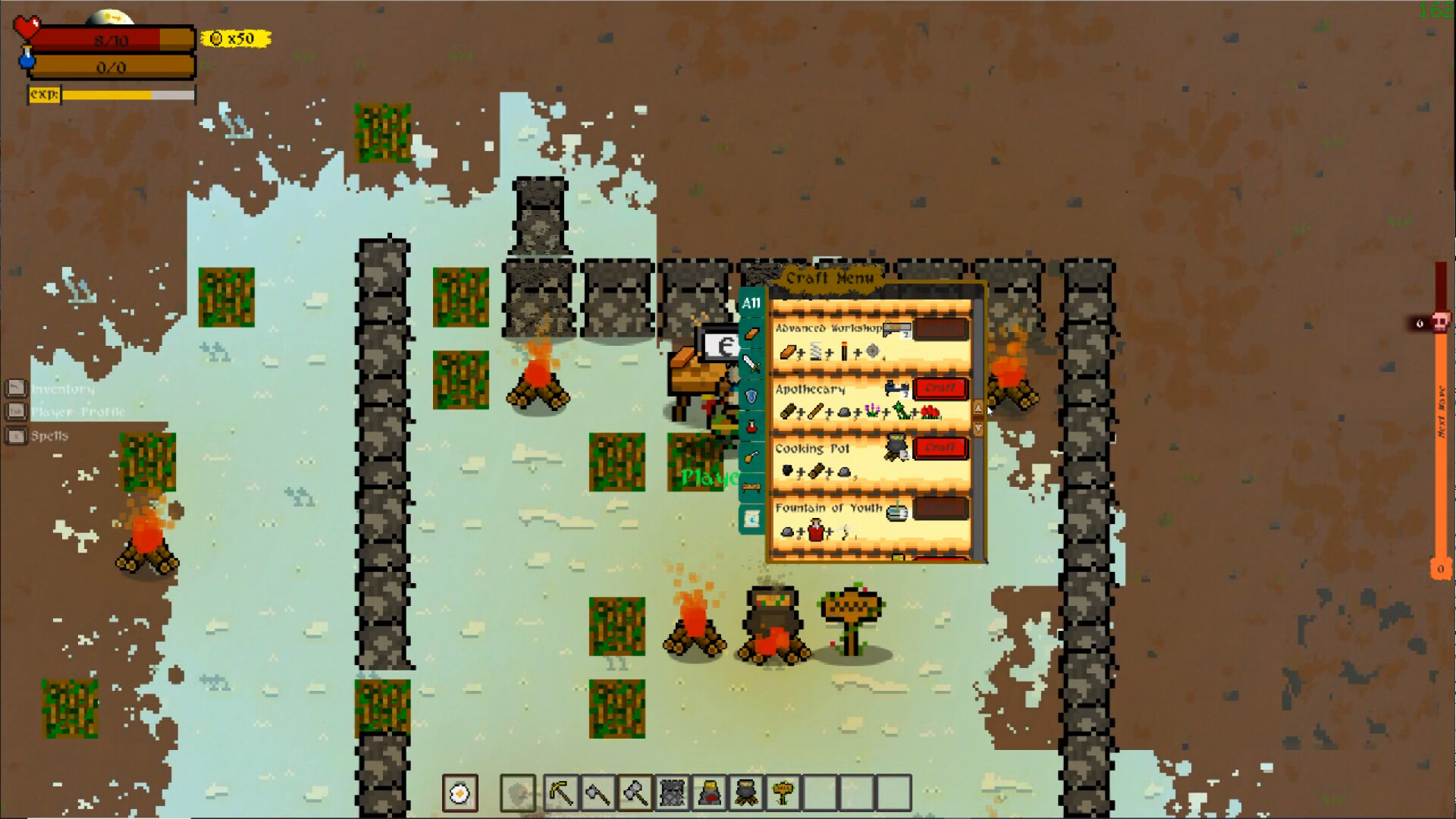
Task: Open the potion crafting category
Action: pos(752,425)
